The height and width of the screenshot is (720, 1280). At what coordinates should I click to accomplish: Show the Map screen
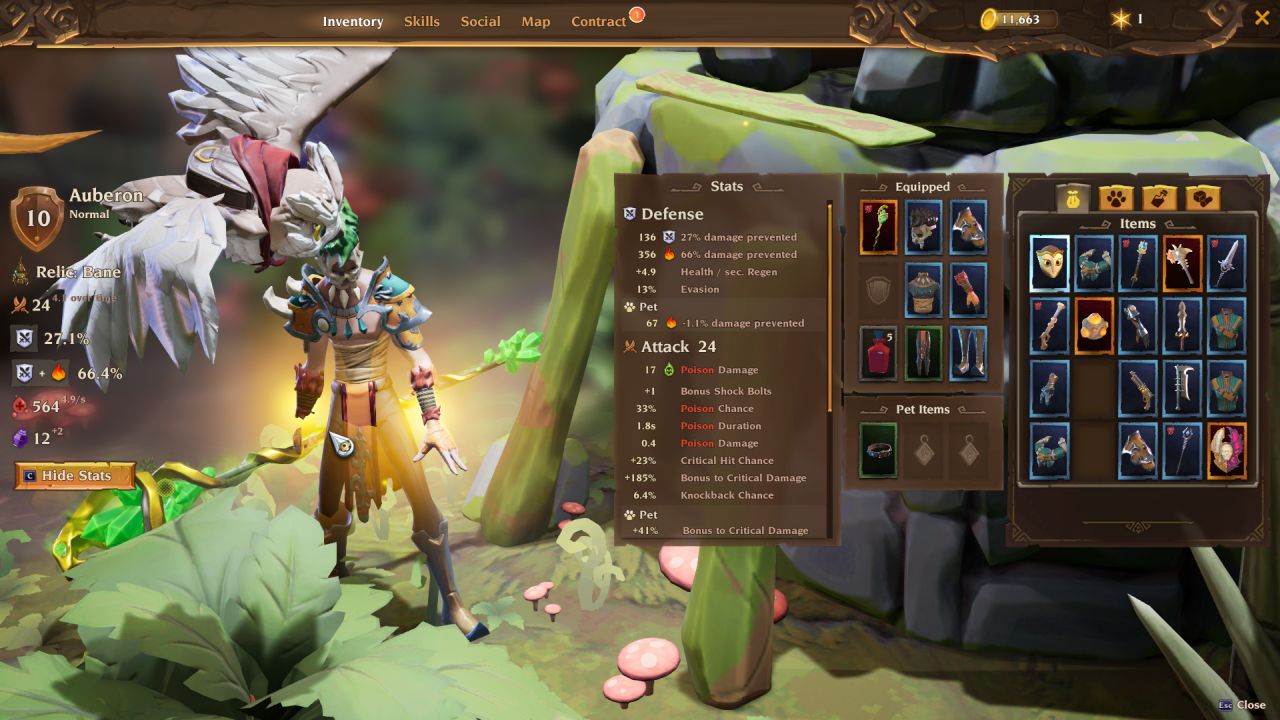click(x=535, y=21)
